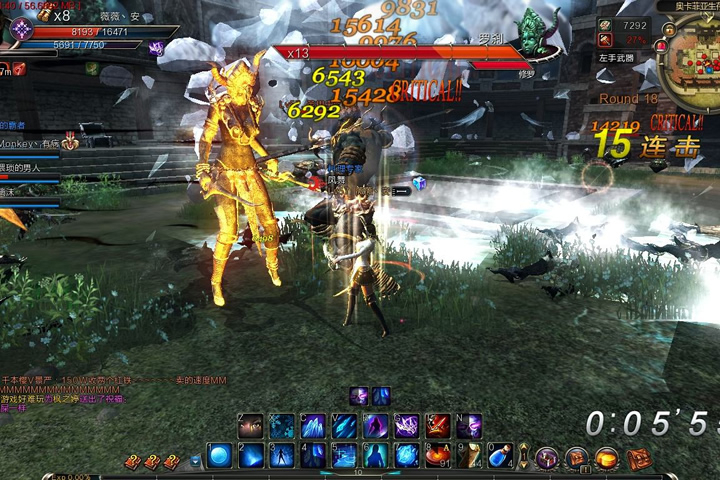Click the purple player portrait emblem
The width and height of the screenshot is (720, 480).
click(20, 30)
